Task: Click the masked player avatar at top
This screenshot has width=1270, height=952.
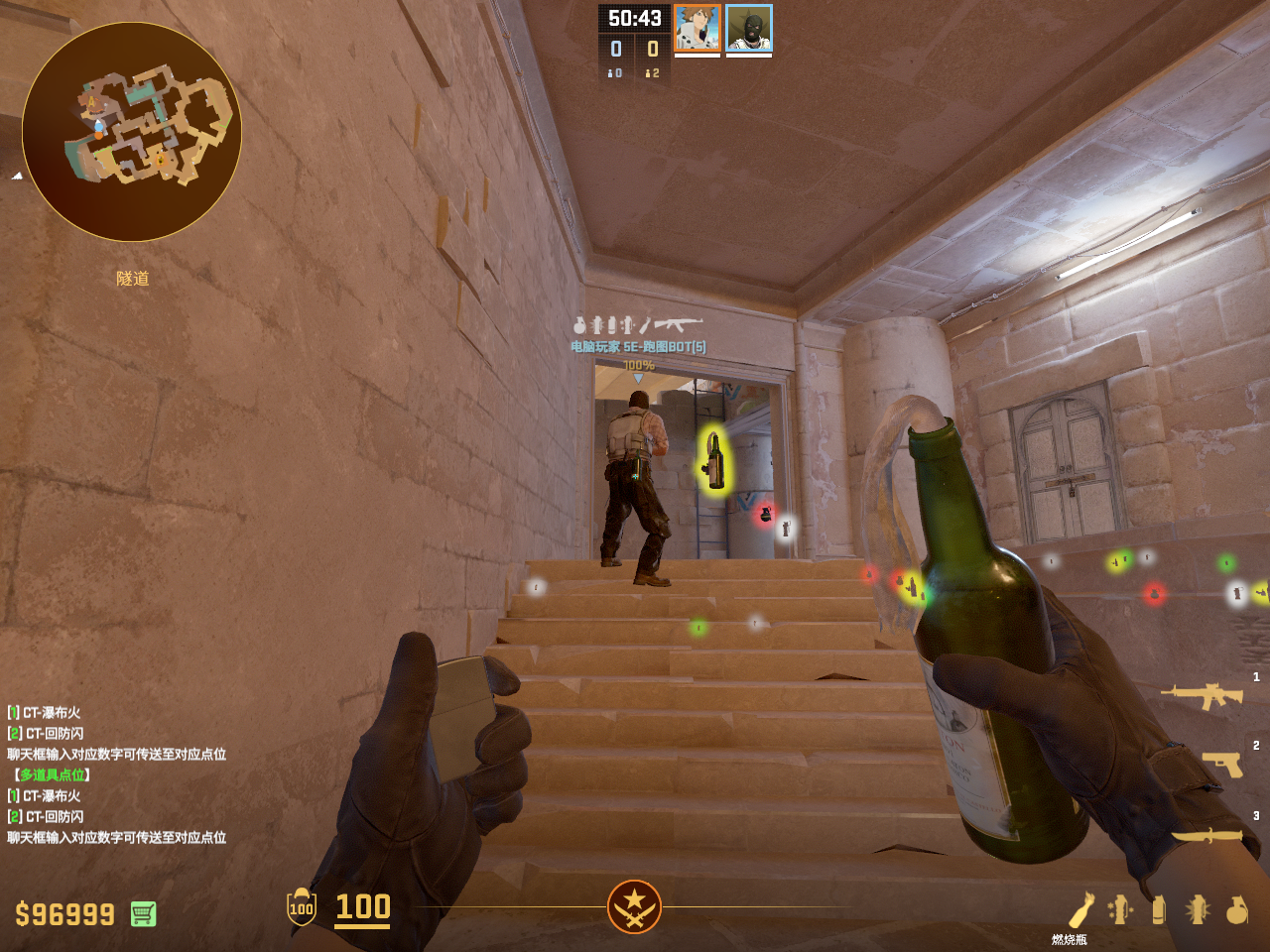Action: point(749,28)
